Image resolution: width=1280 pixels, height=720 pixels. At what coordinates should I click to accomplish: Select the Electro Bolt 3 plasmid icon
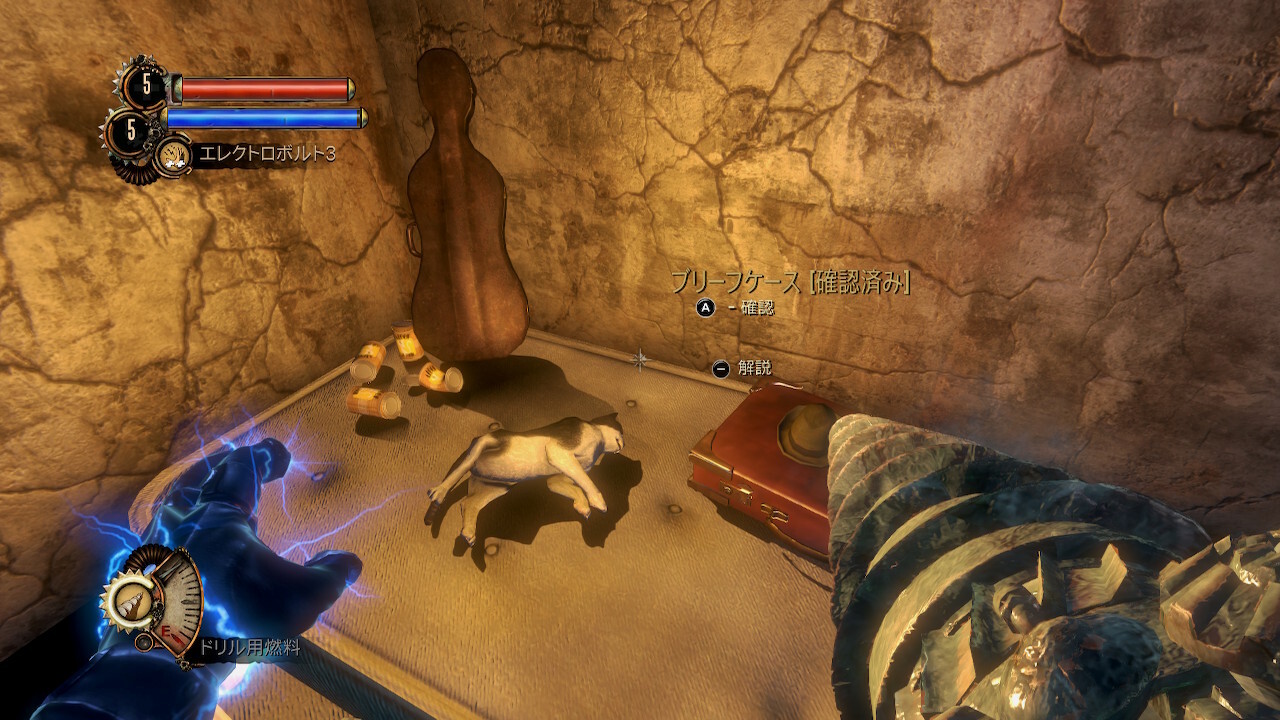click(173, 156)
